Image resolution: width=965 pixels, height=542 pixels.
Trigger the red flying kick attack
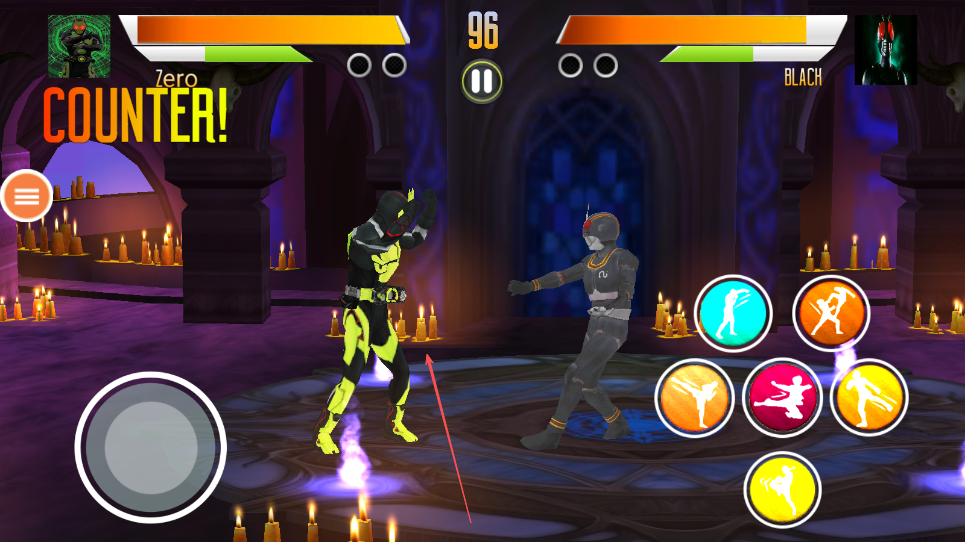tap(782, 397)
